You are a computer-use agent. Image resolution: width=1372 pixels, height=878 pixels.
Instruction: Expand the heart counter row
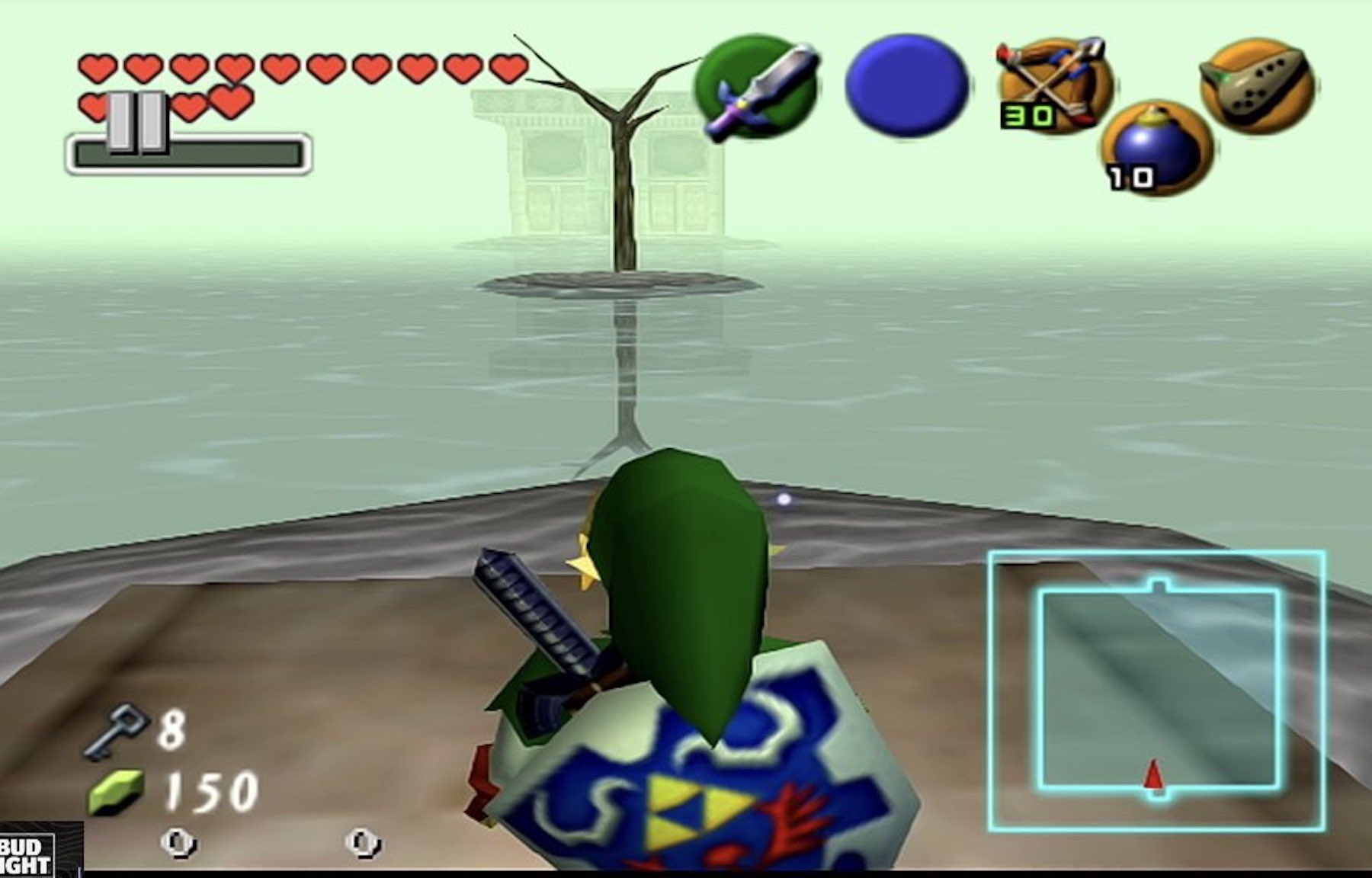[x=305, y=67]
